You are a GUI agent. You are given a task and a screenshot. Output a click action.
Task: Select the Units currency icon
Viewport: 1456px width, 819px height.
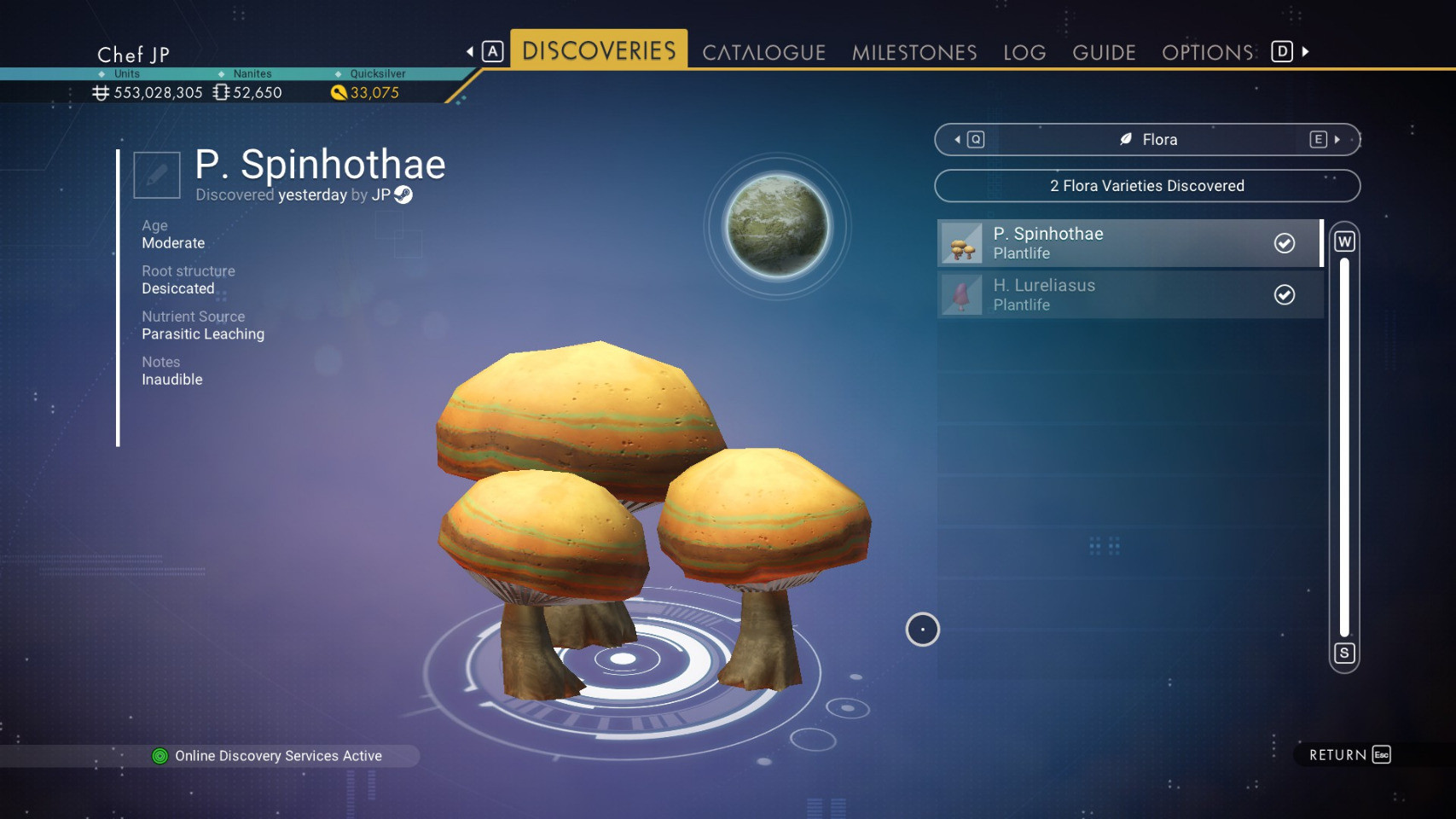[100, 92]
